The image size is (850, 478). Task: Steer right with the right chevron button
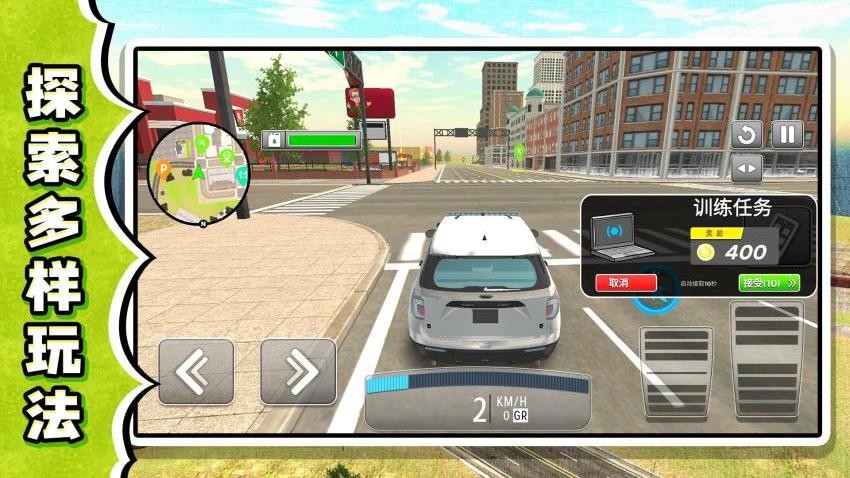pos(298,371)
